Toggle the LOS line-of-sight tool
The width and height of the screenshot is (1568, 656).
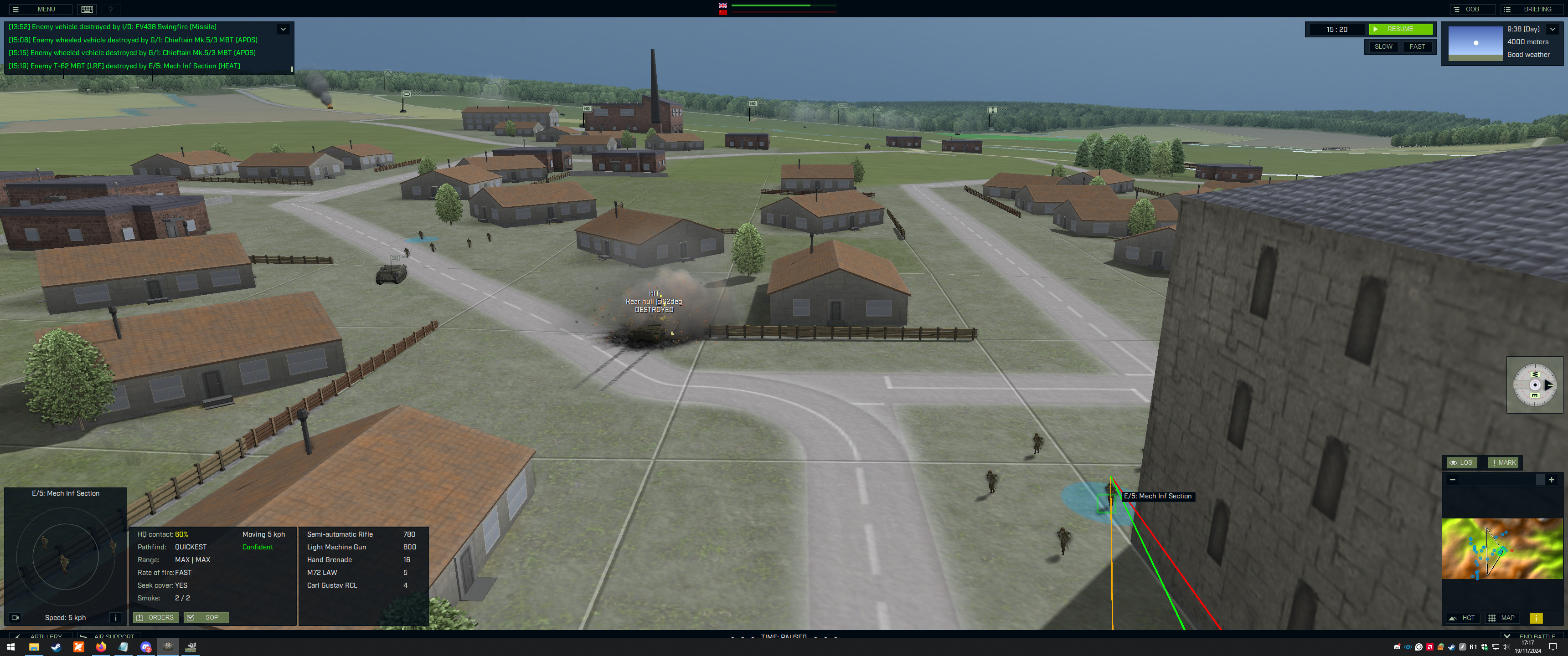point(1461,462)
